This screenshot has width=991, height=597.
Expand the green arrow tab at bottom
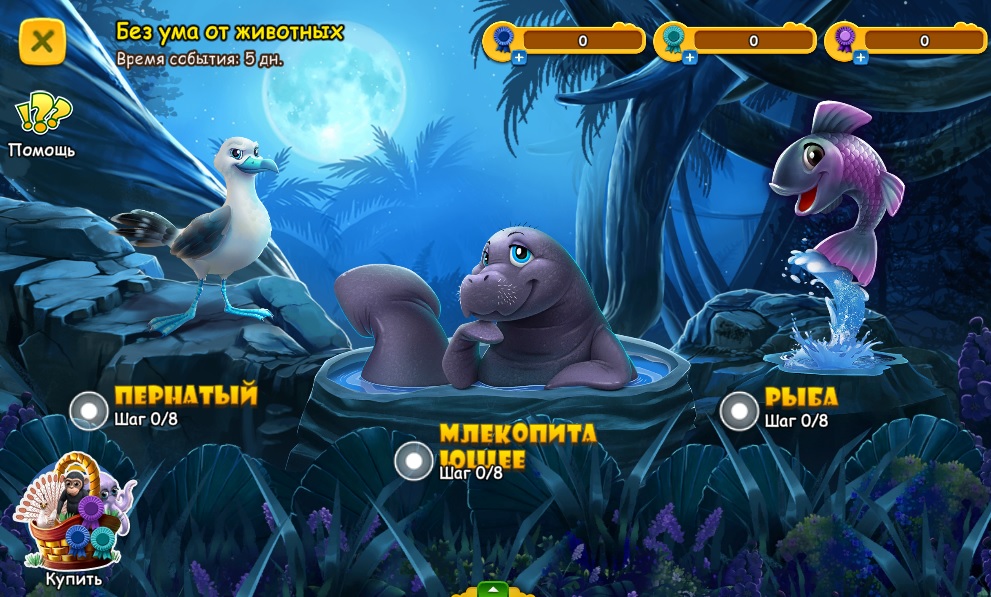491,589
